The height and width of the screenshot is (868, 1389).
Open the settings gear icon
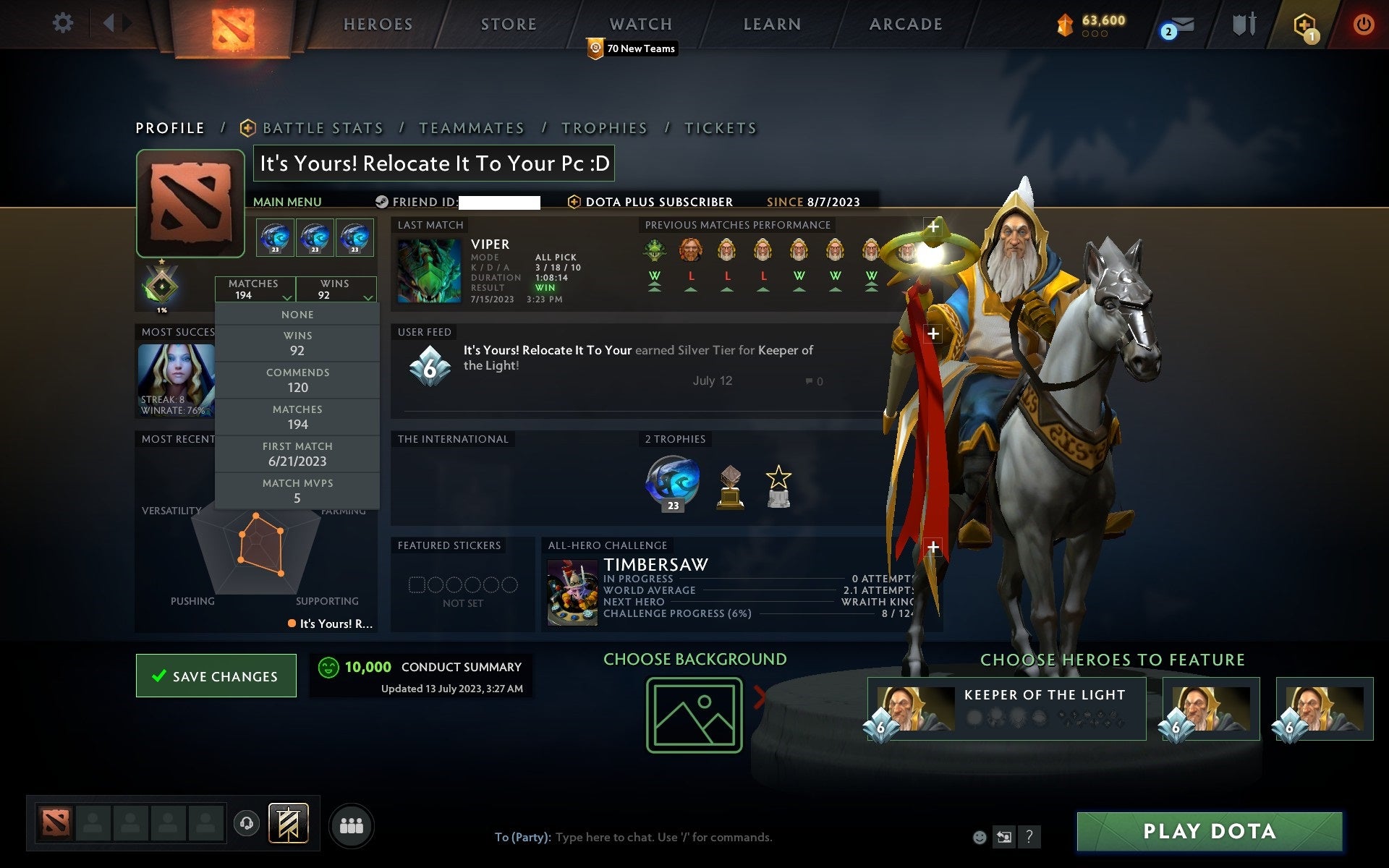[64, 23]
